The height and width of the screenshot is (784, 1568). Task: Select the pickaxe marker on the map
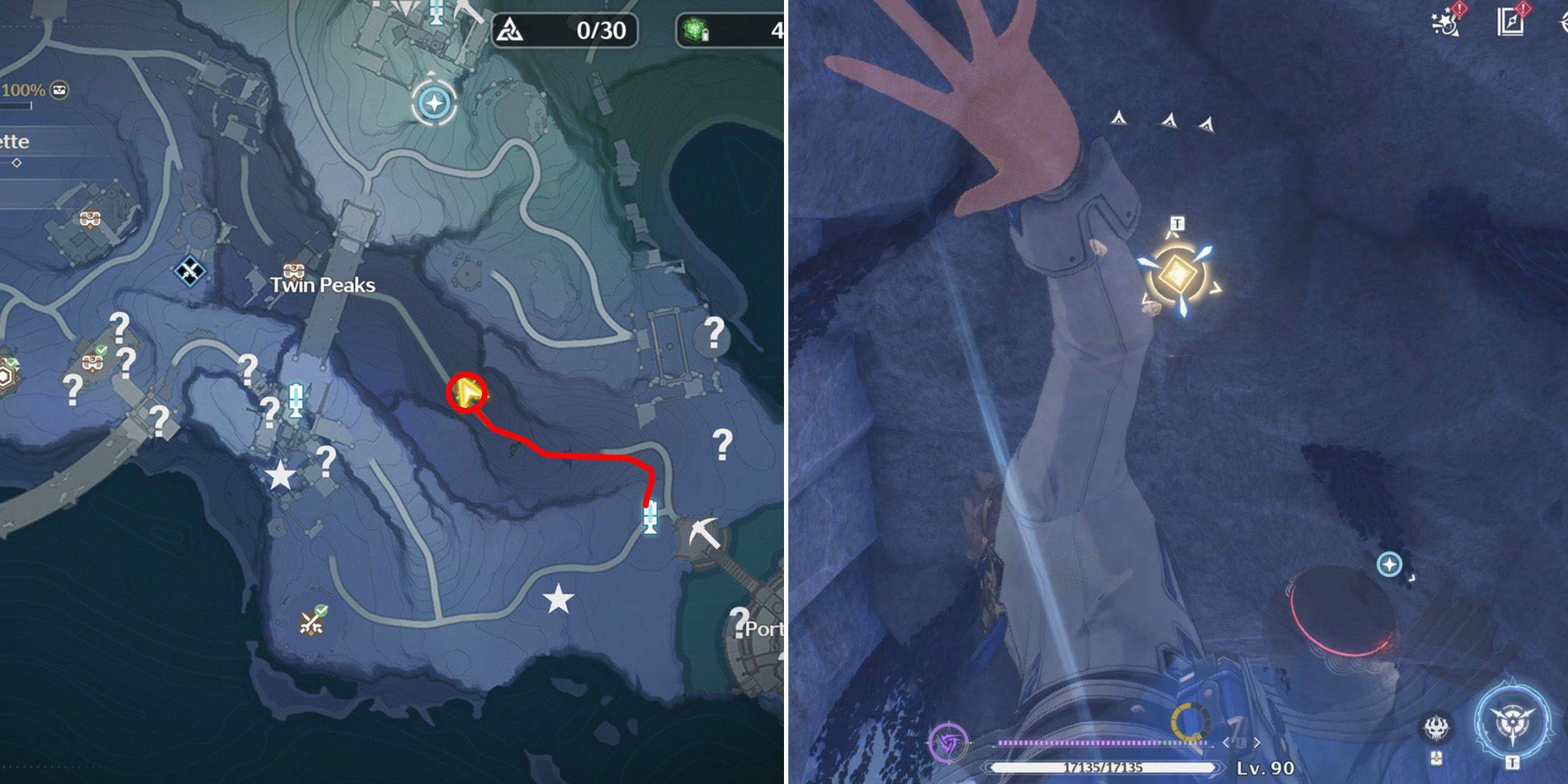point(703,534)
